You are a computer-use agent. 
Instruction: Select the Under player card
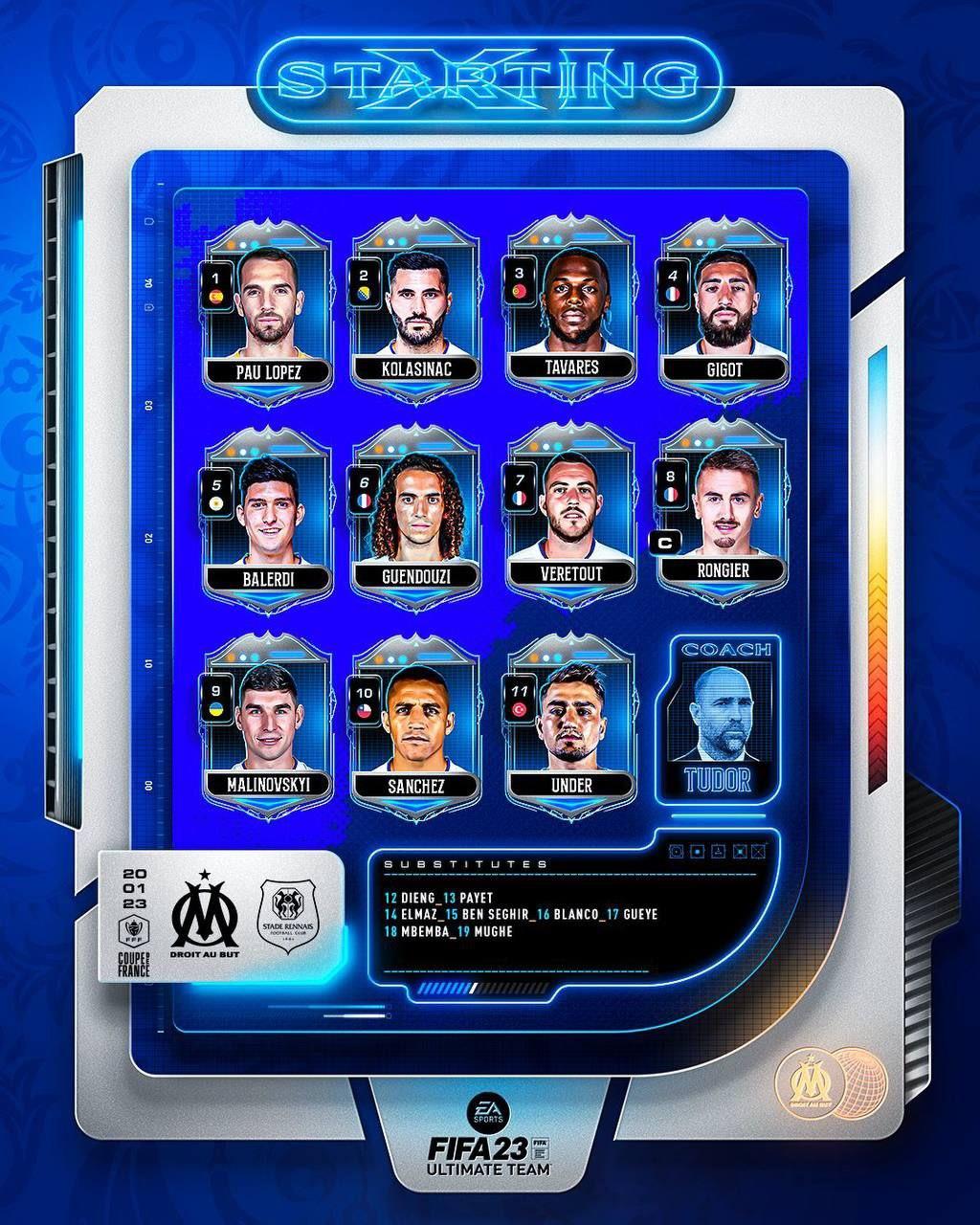point(570,727)
